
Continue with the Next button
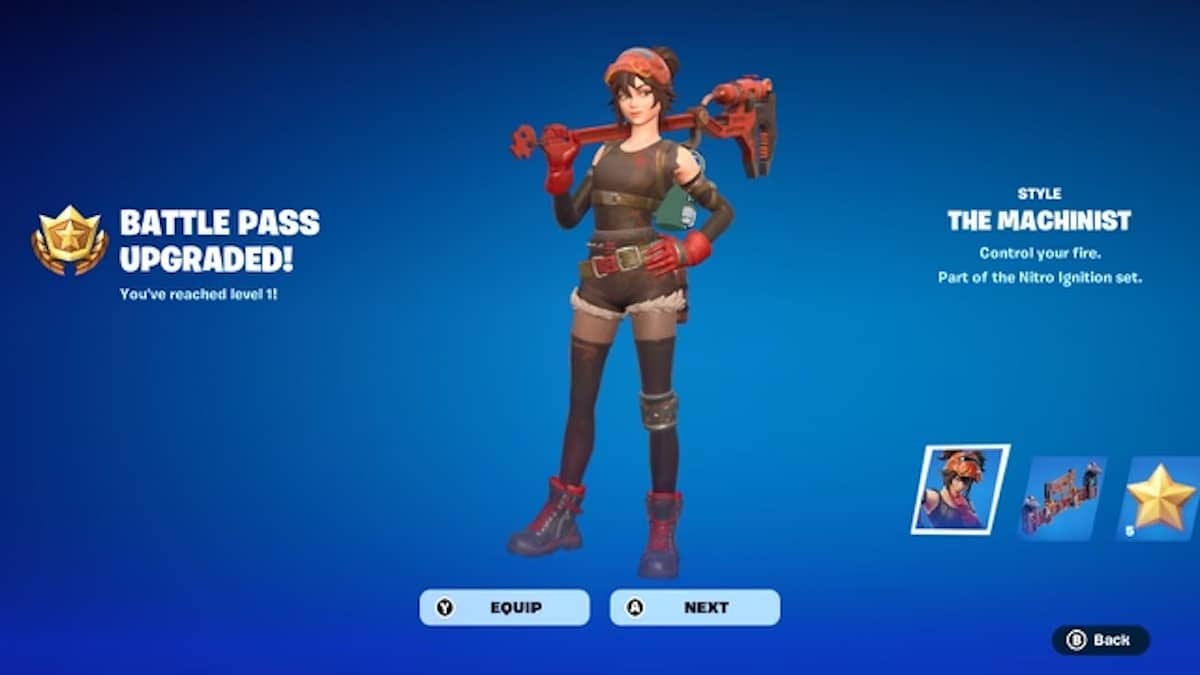[695, 607]
